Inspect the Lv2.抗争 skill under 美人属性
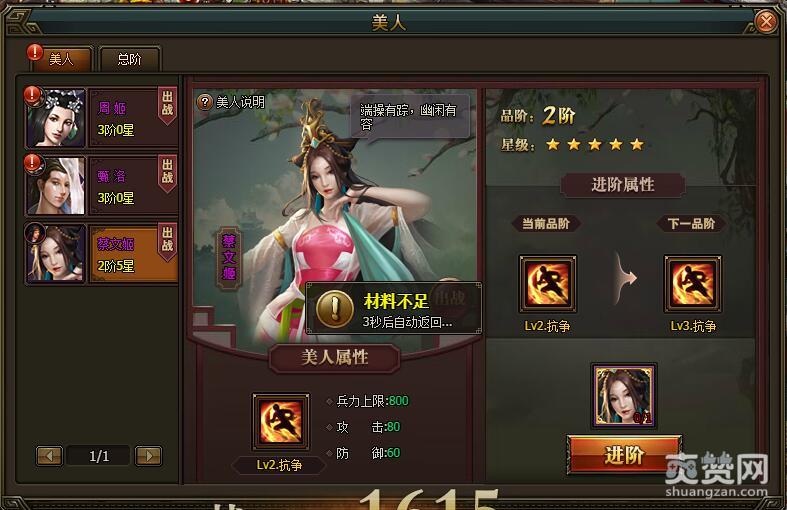787x510 pixels. (x=281, y=422)
